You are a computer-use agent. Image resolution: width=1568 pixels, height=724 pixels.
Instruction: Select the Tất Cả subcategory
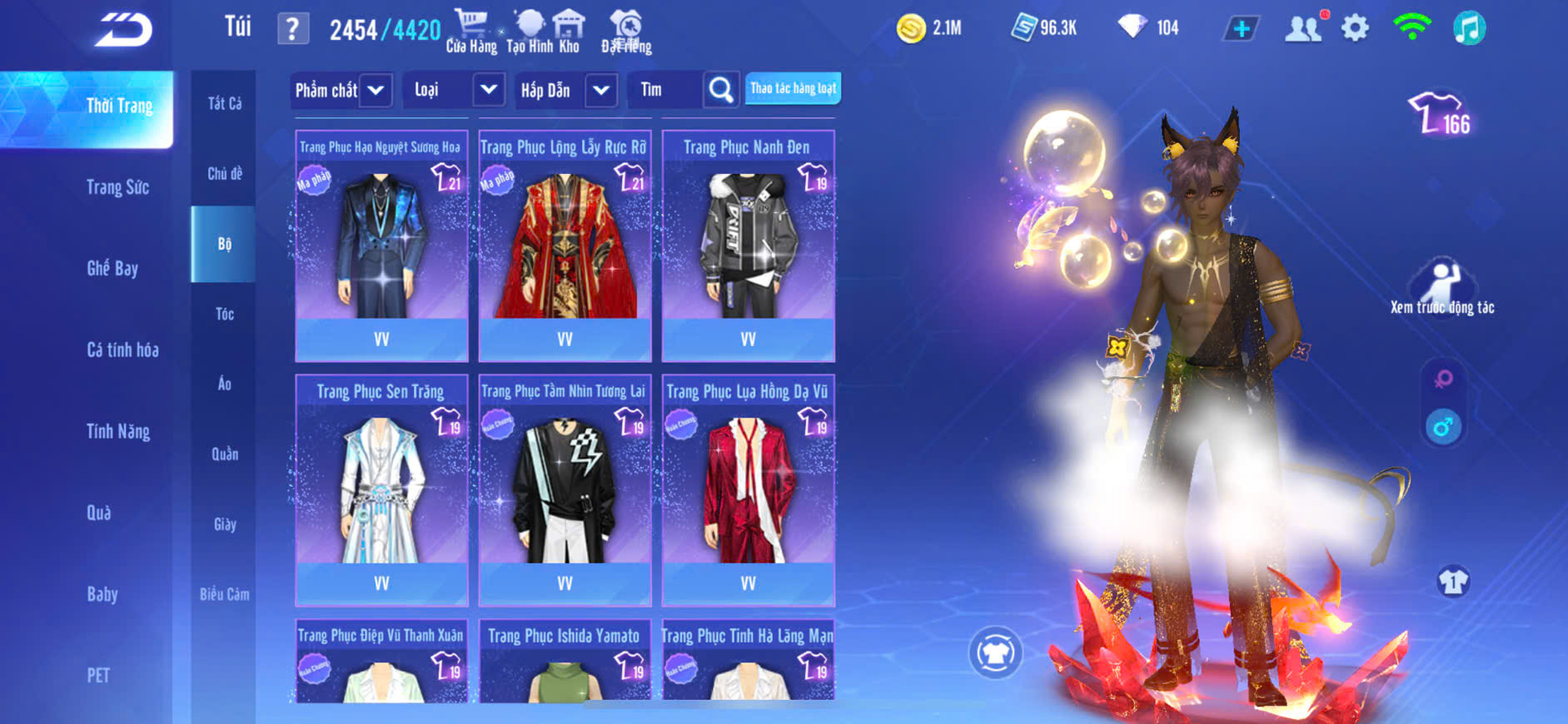224,103
